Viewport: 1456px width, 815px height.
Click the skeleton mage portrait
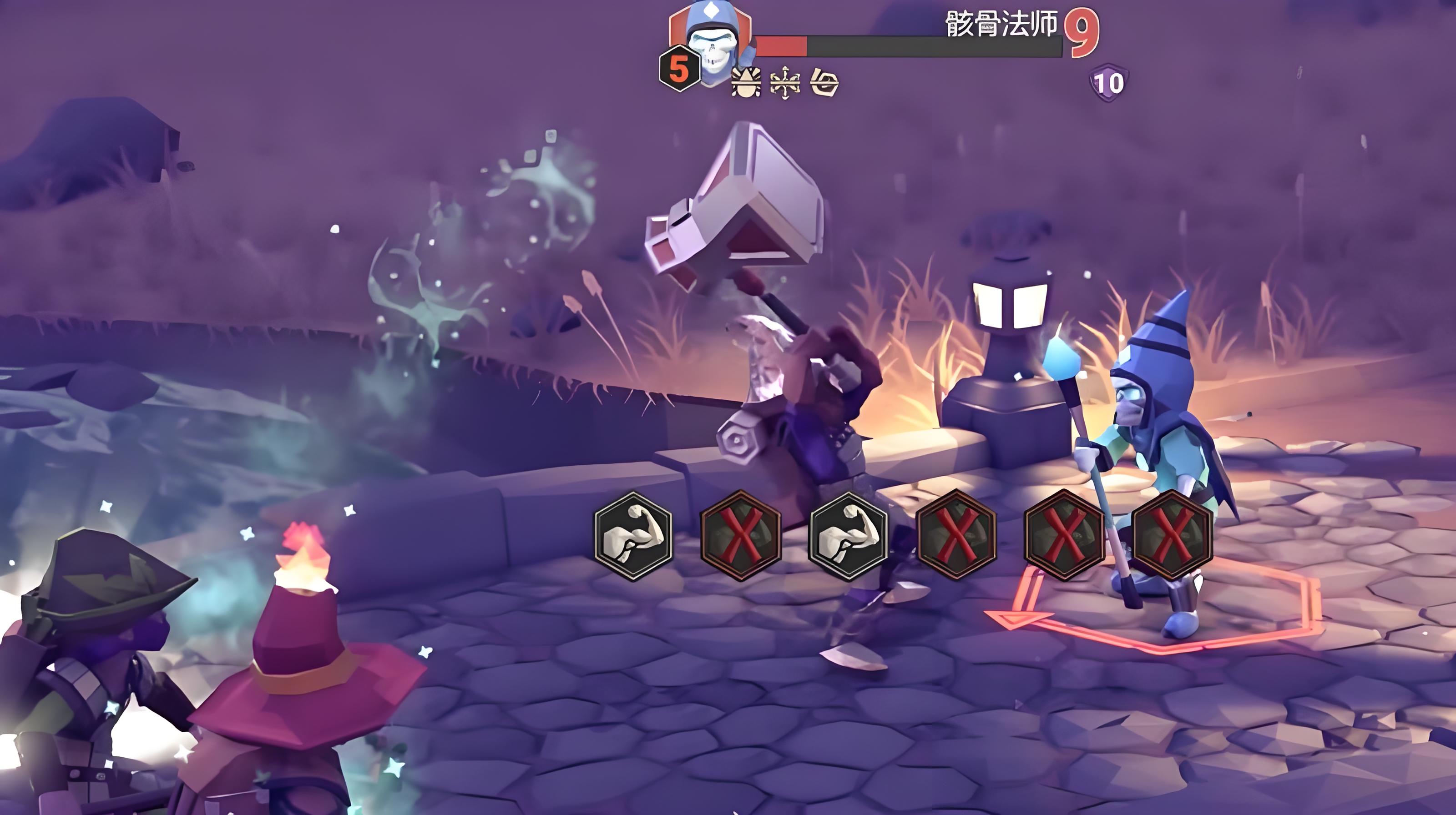click(x=713, y=45)
